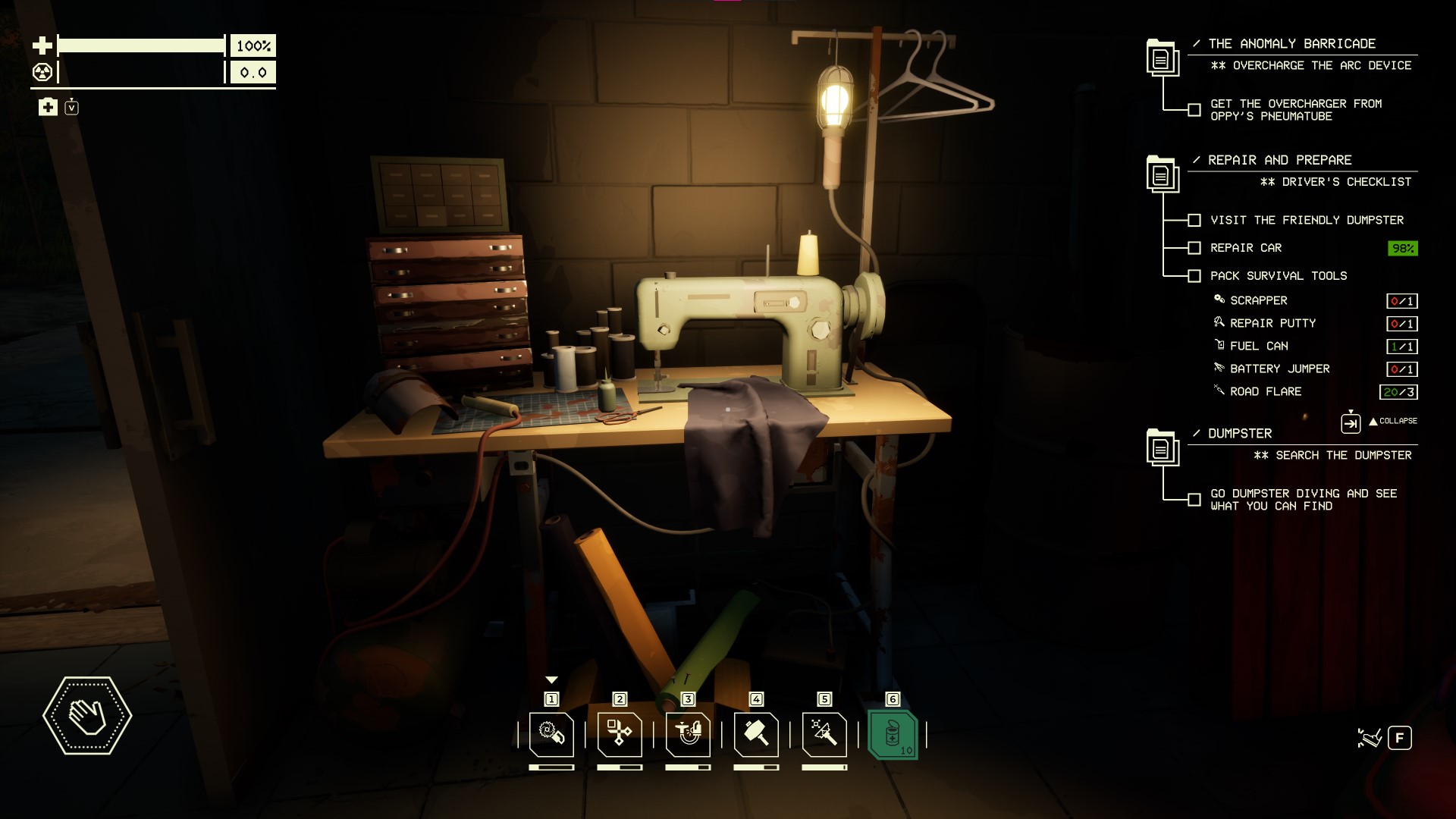Click the hexagonal hand interaction icon
The image size is (1456, 819).
click(87, 715)
